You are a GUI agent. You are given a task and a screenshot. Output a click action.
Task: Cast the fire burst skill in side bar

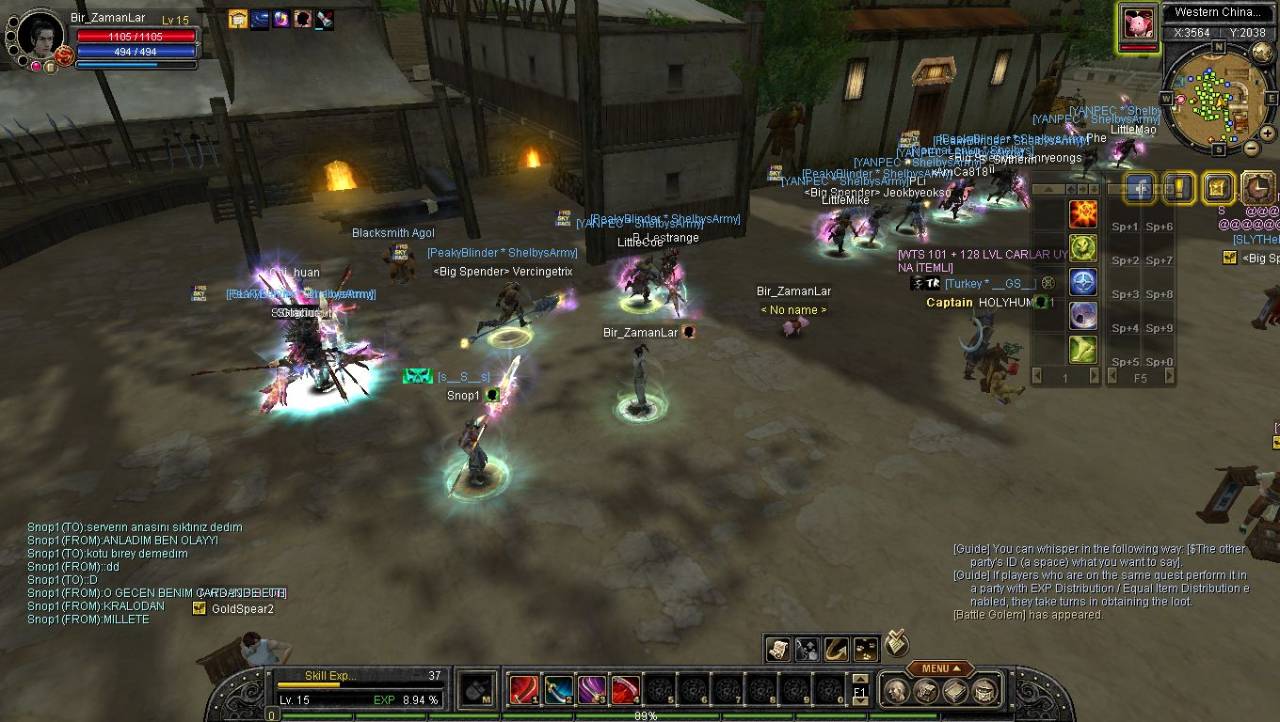pos(1083,214)
